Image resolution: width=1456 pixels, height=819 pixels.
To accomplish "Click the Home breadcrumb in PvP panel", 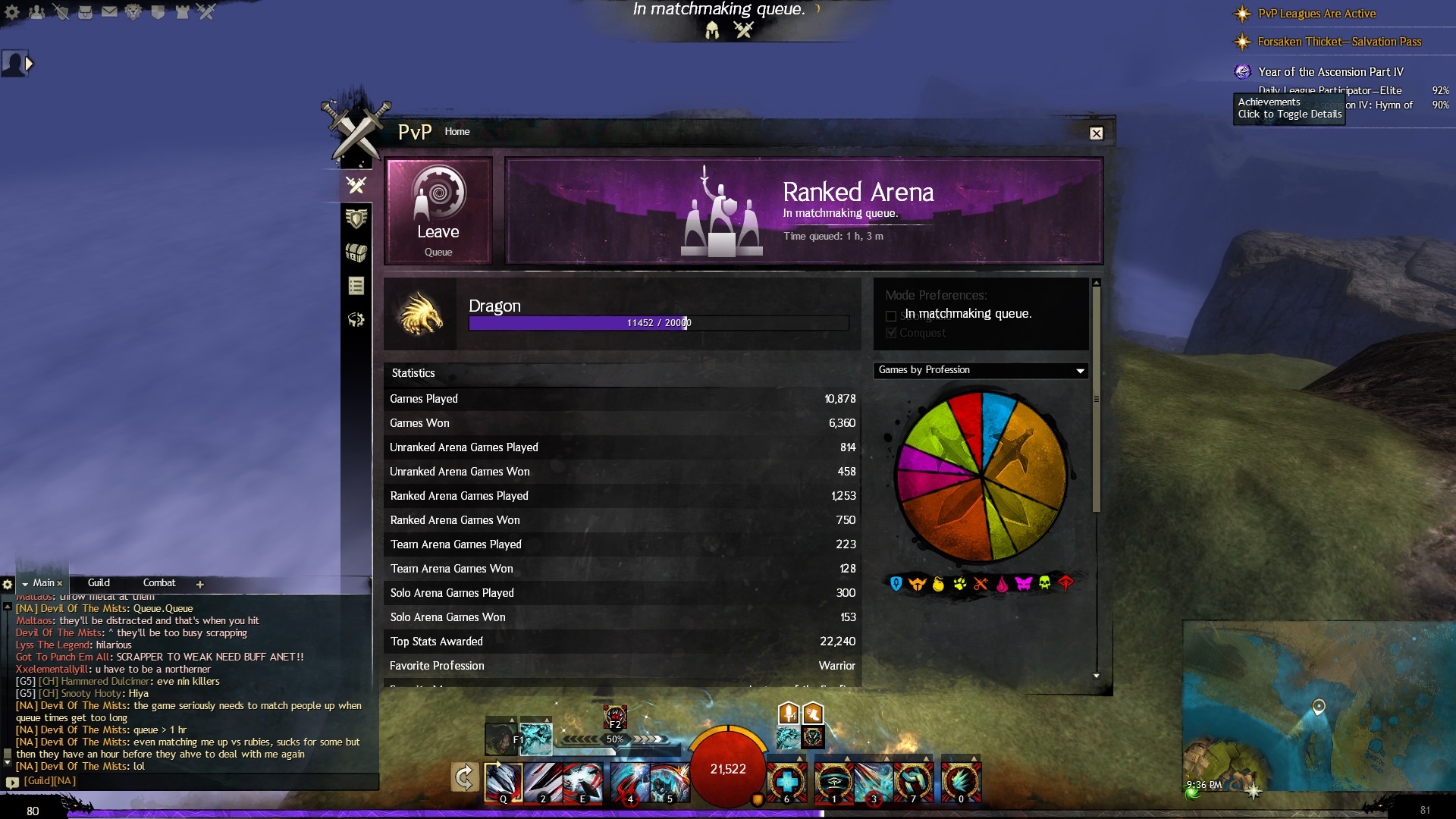I will [457, 132].
